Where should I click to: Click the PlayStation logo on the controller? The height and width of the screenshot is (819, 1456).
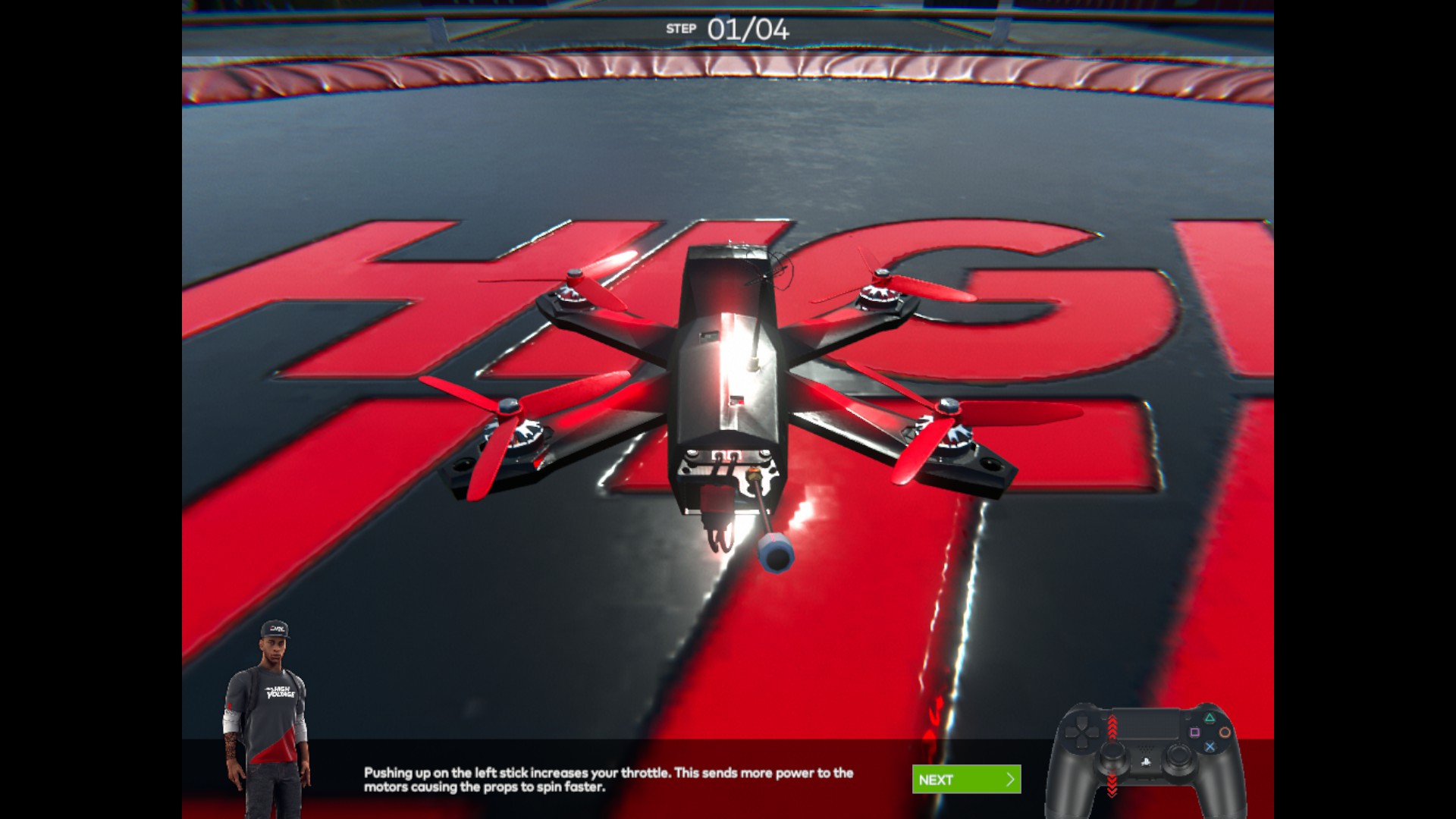1146,763
